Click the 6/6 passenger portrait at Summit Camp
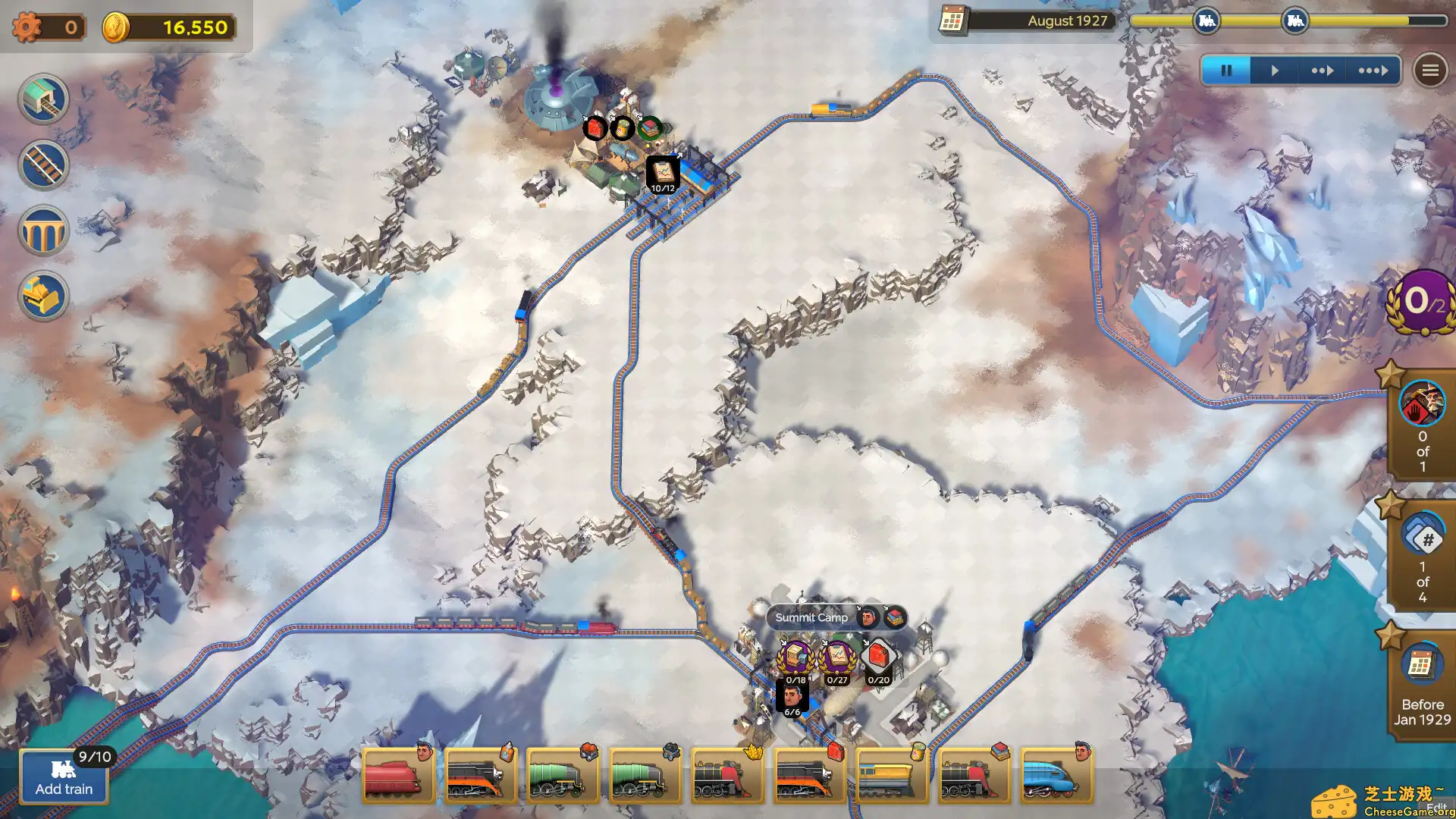Viewport: 1456px width, 819px height. pos(793,696)
